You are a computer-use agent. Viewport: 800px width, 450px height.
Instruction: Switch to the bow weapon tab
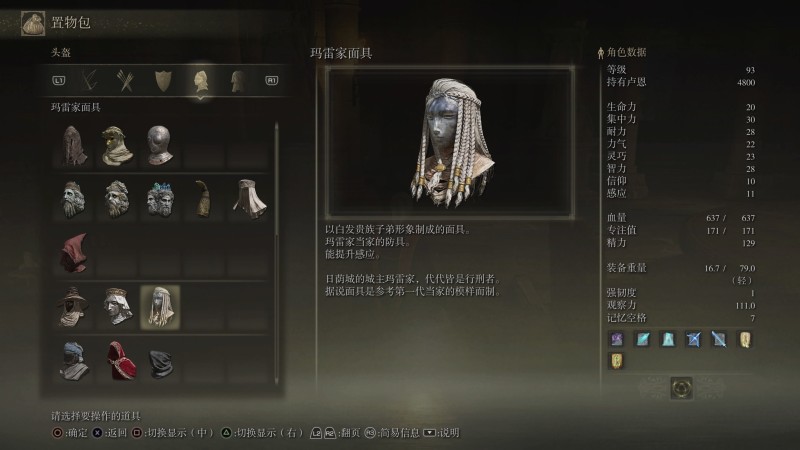pyautogui.click(x=92, y=79)
